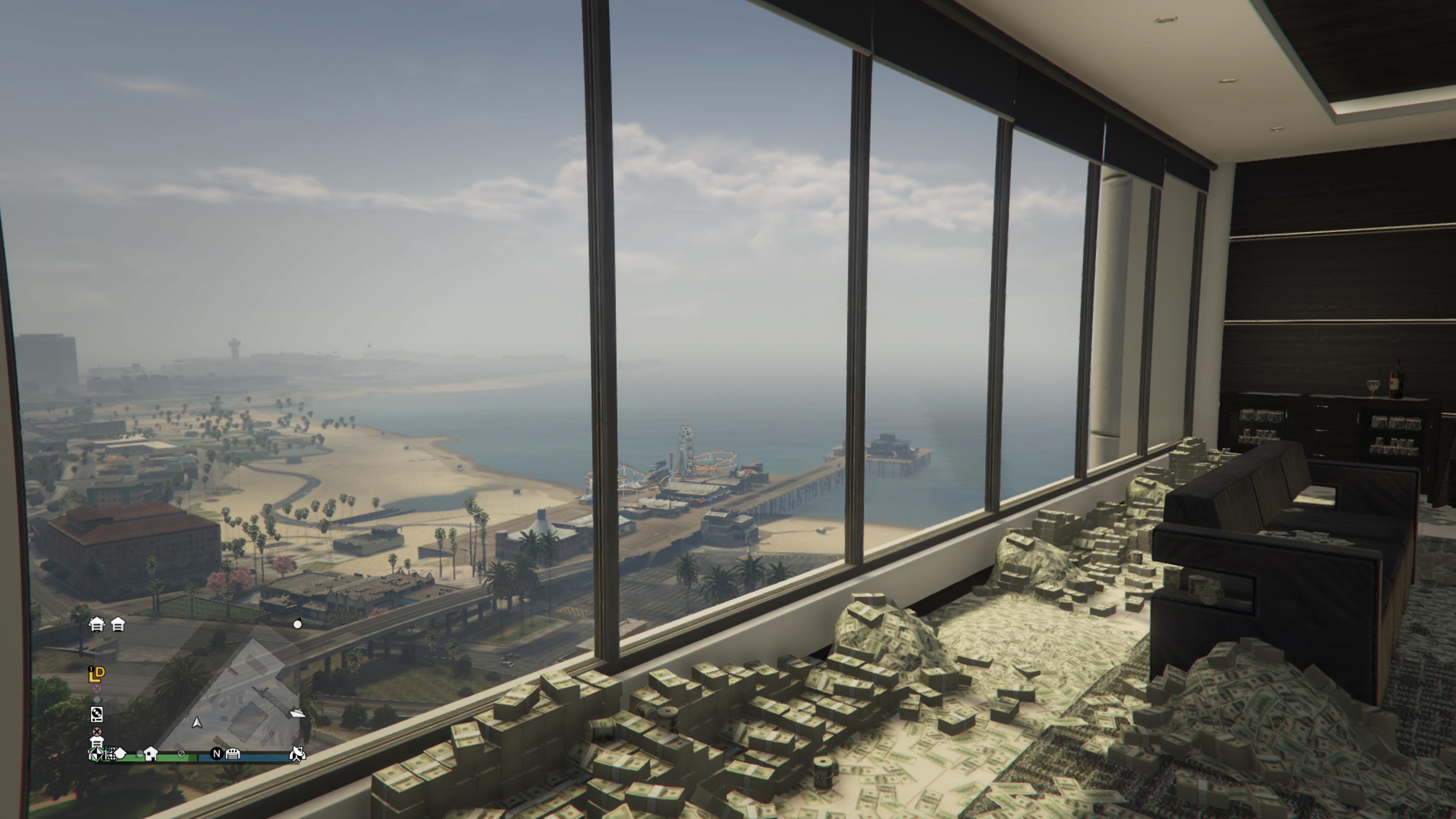Select the garage blip above the minimap
The width and height of the screenshot is (1456, 819).
[98, 625]
